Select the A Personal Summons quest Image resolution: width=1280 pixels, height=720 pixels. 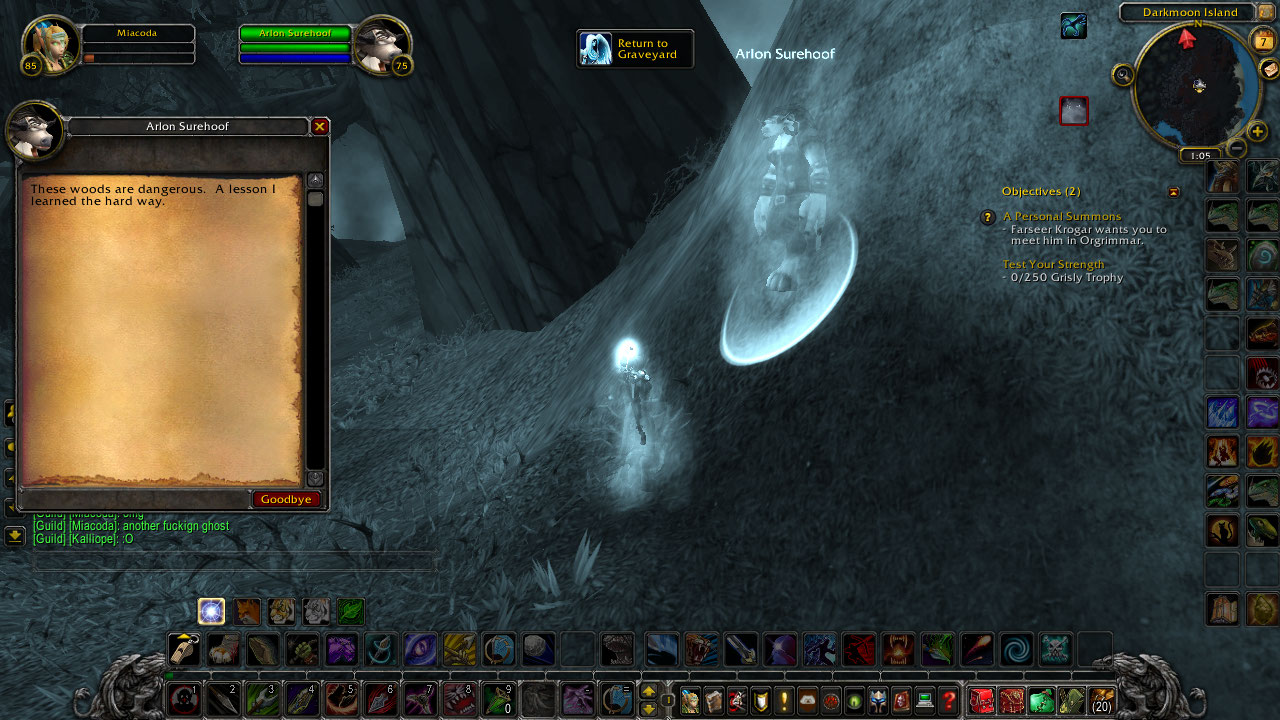click(1061, 216)
